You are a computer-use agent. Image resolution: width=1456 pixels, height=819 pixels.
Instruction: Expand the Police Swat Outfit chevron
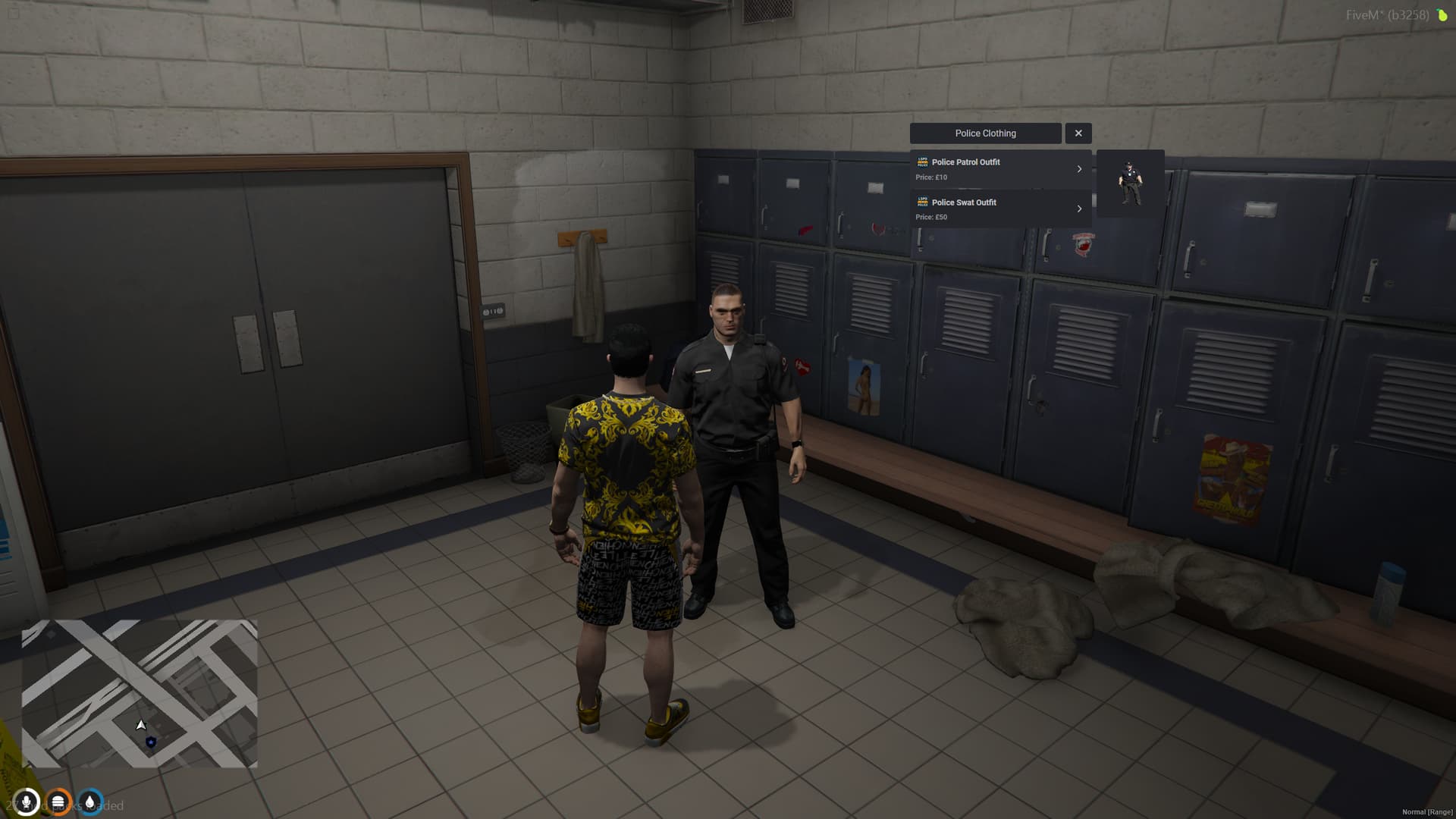pyautogui.click(x=1080, y=209)
